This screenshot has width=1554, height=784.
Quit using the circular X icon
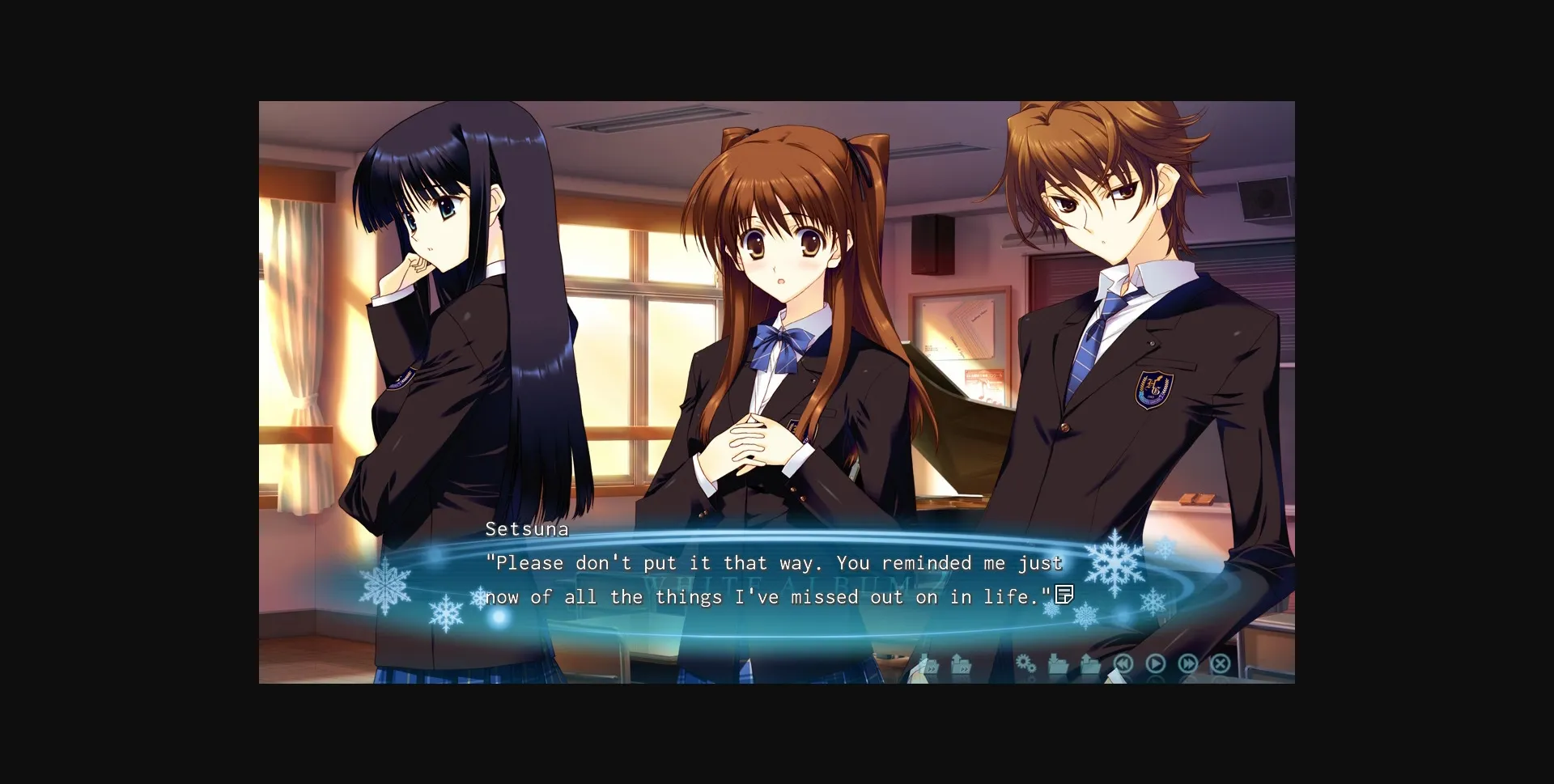pos(1219,663)
